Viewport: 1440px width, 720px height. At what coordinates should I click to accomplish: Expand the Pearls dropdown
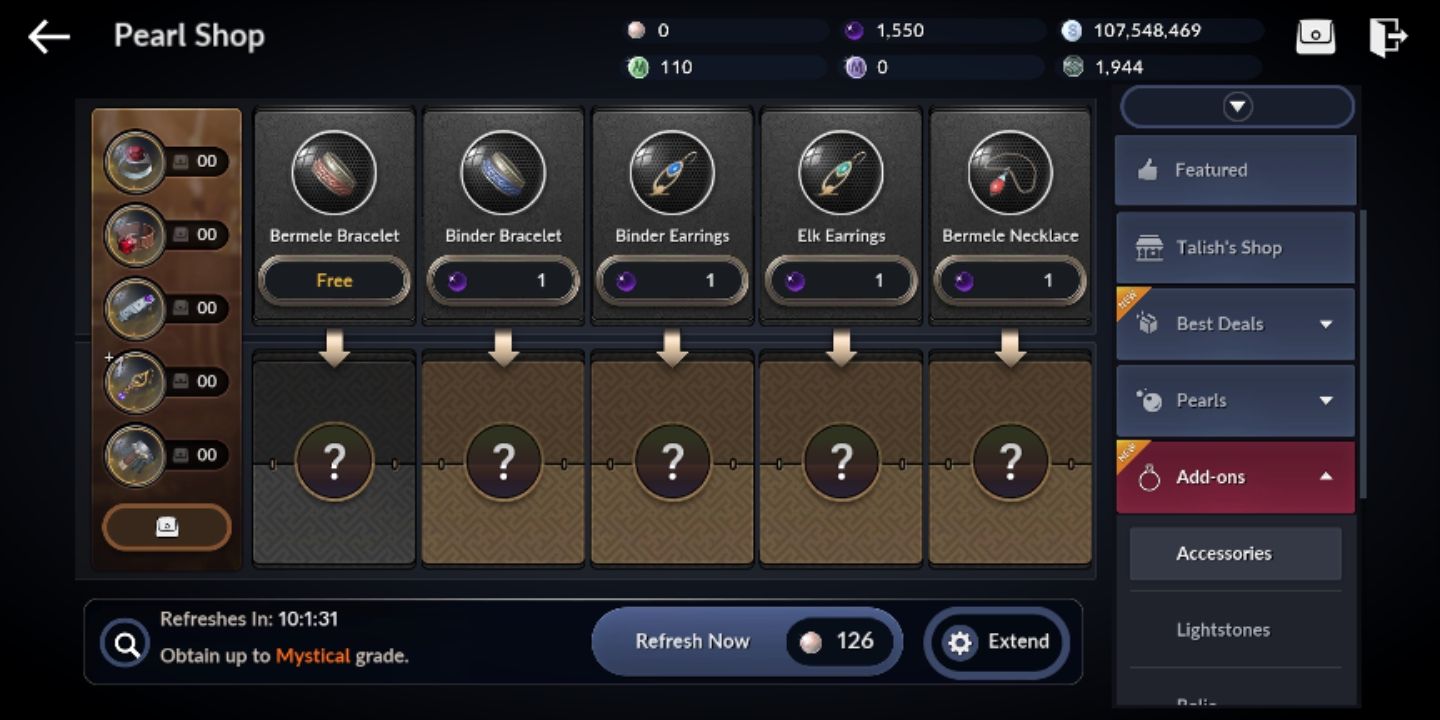pos(1234,400)
